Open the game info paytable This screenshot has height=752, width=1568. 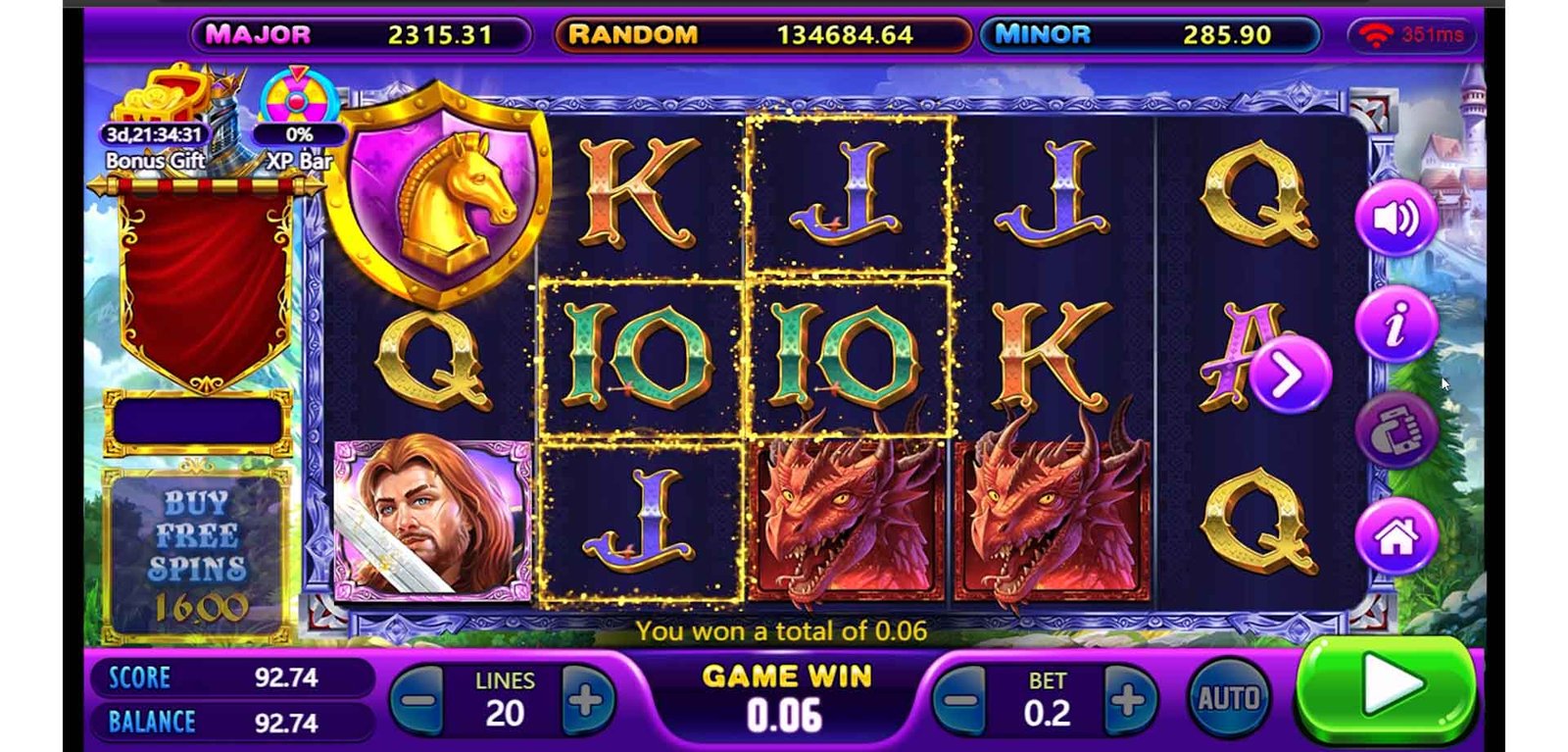pos(1396,325)
